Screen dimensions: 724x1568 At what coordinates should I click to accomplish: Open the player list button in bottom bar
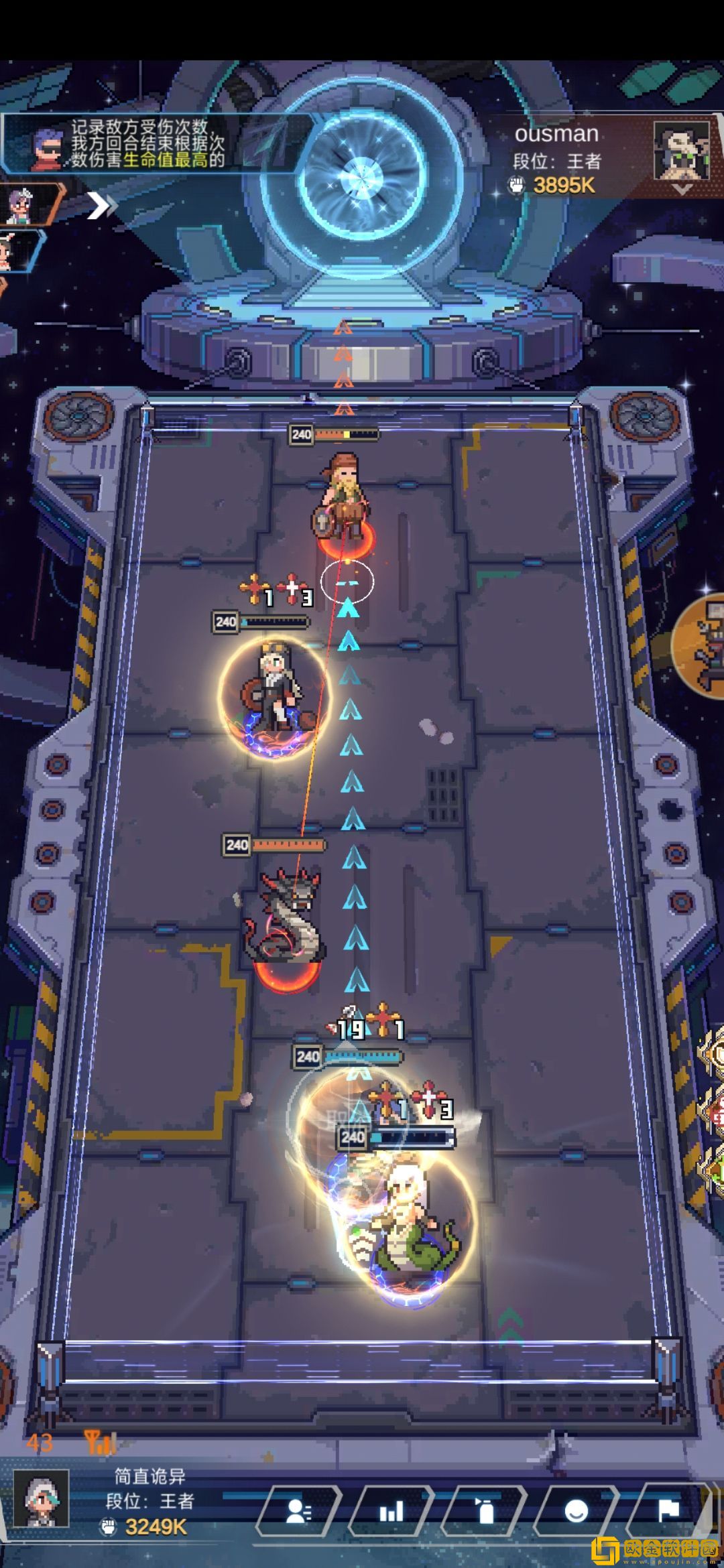point(298,1511)
